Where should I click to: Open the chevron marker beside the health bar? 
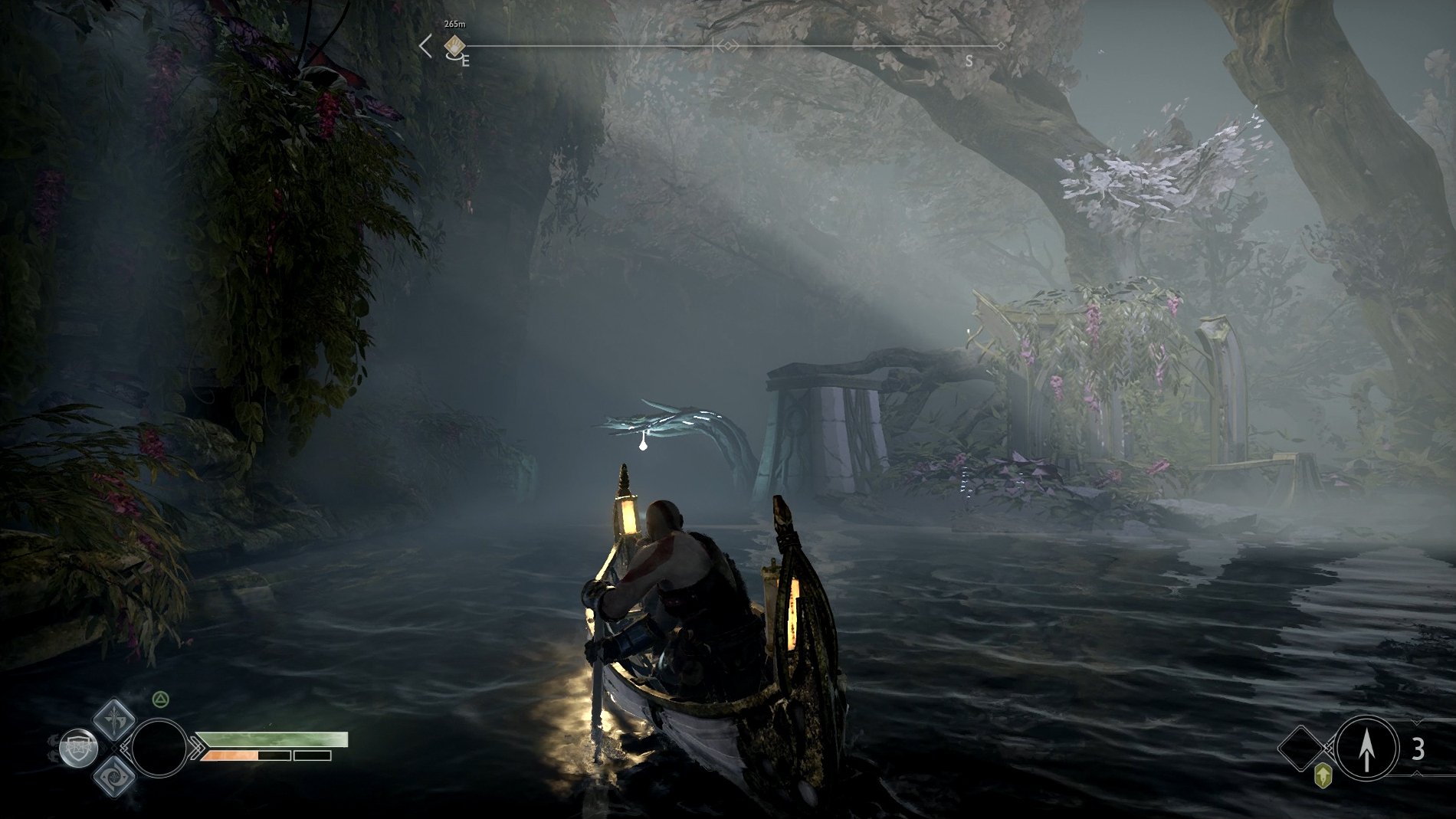pyautogui.click(x=197, y=747)
